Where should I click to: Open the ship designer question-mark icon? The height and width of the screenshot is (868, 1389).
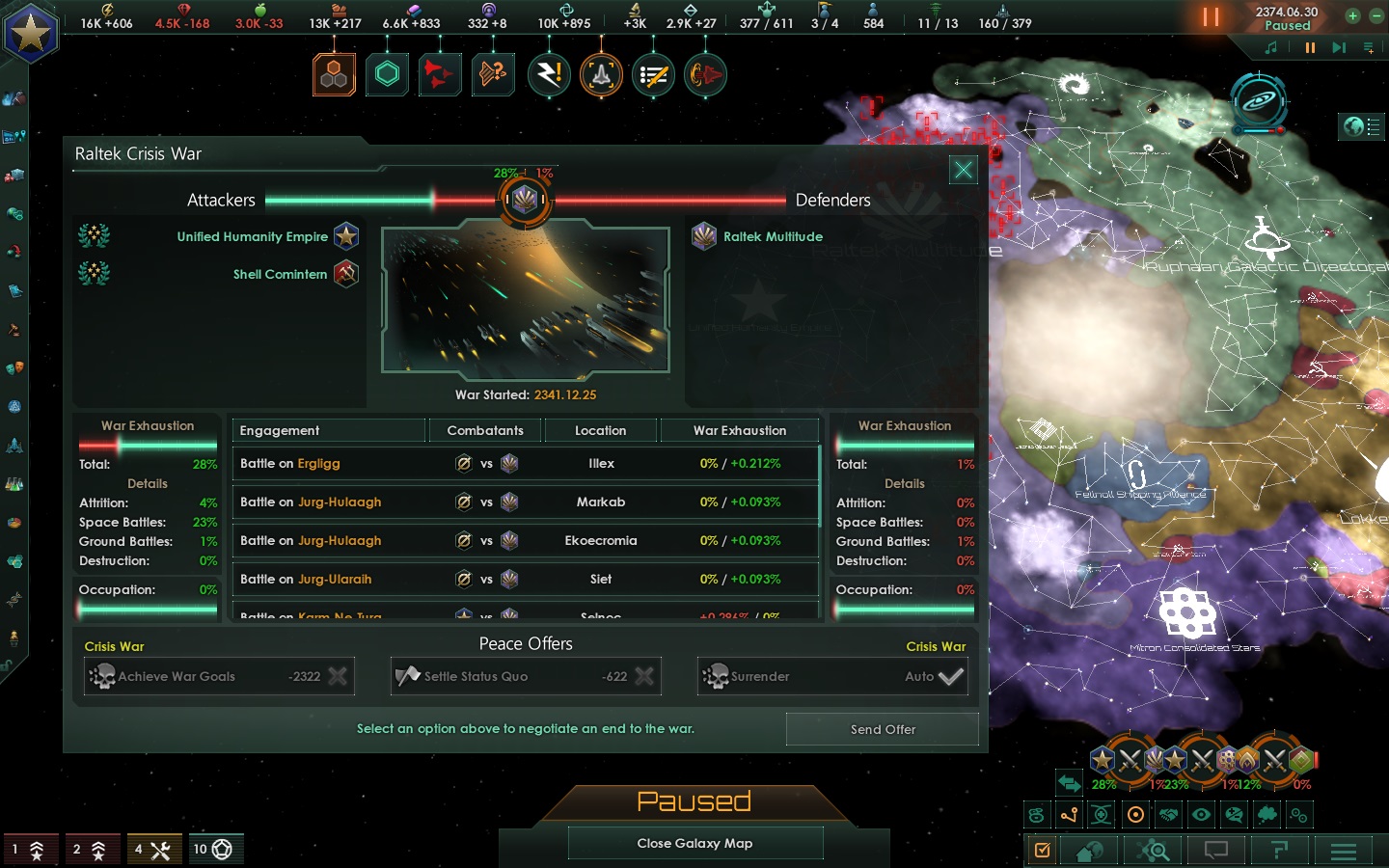pyautogui.click(x=492, y=74)
